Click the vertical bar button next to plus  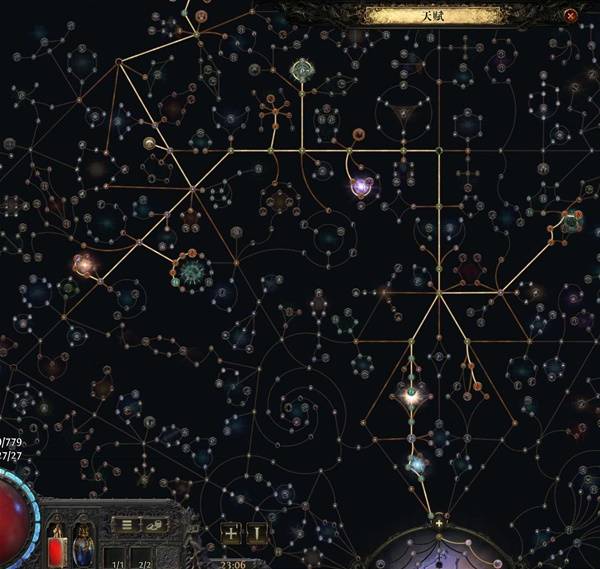[257, 533]
